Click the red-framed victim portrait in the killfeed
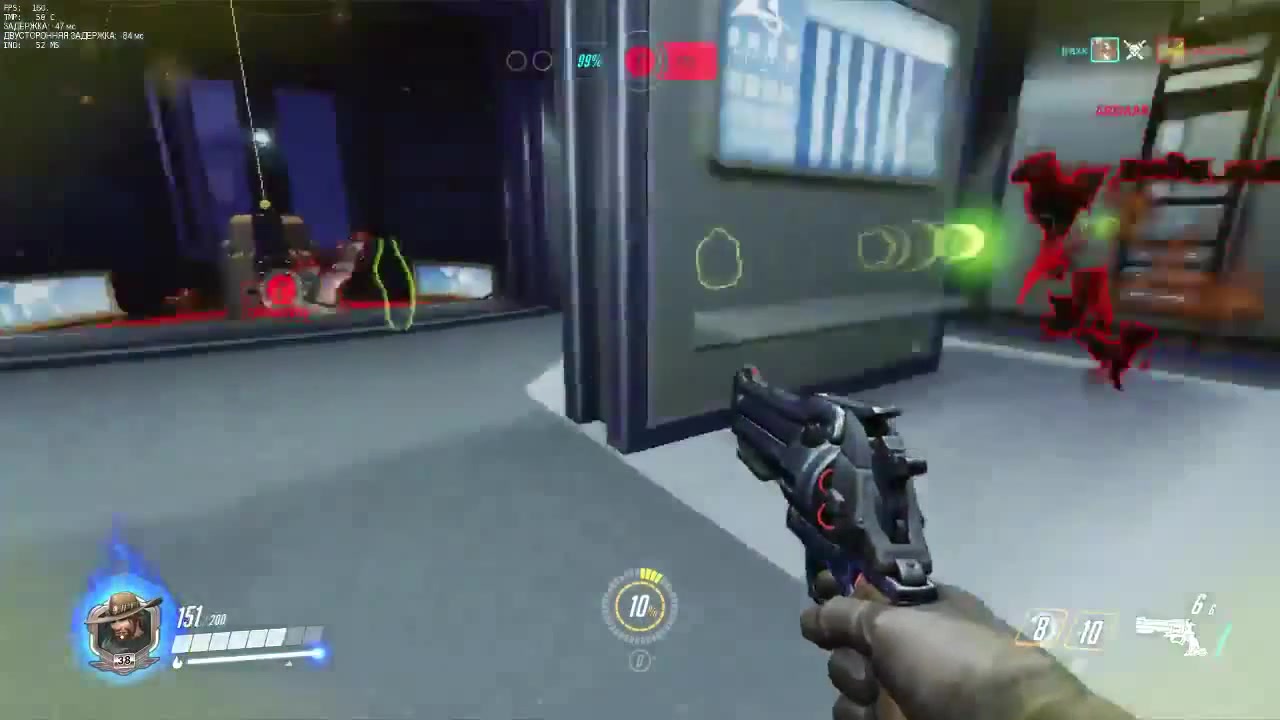This screenshot has height=720, width=1280. (x=1168, y=51)
